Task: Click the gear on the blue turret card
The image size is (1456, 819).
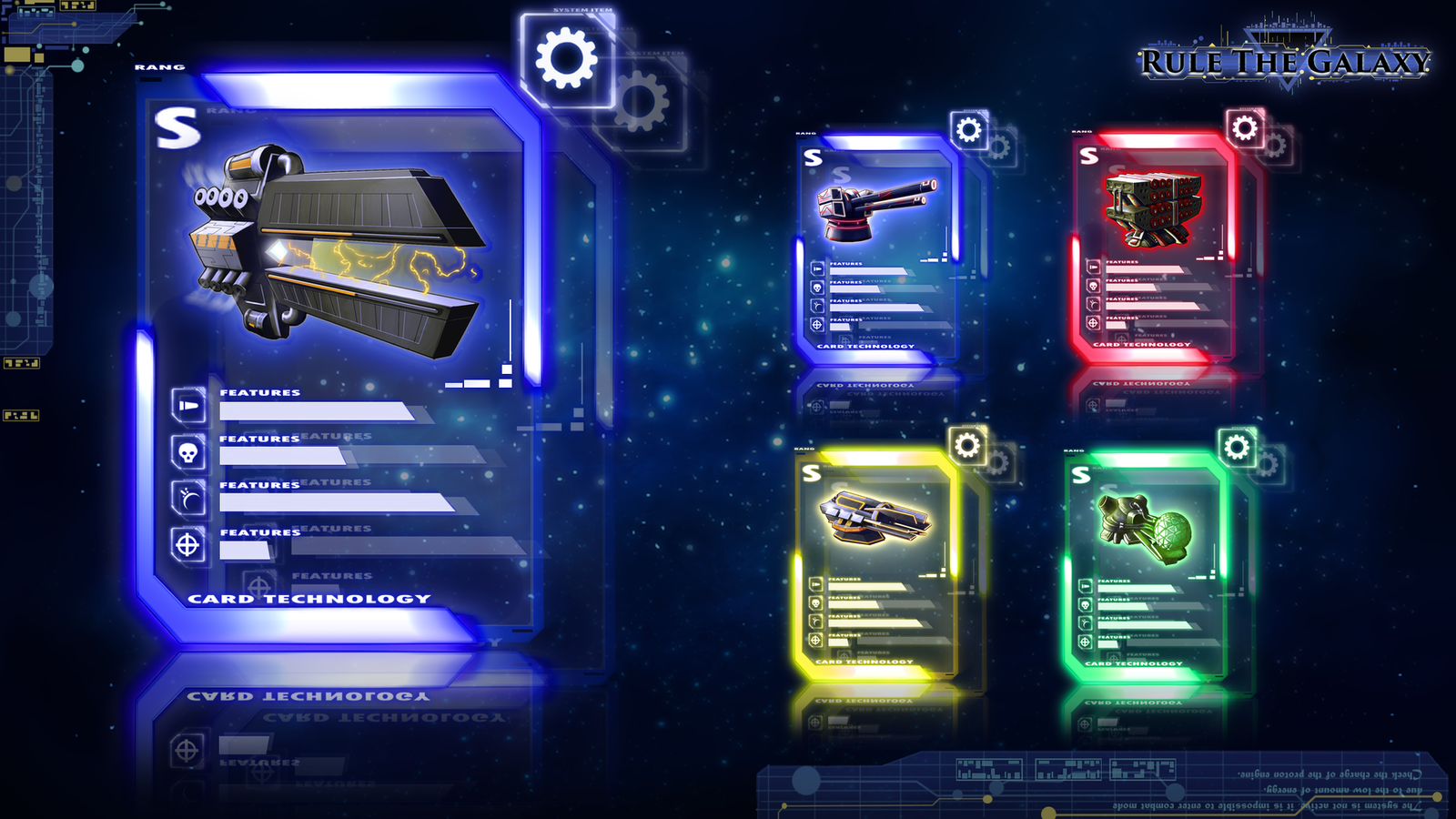Action: click(x=969, y=130)
